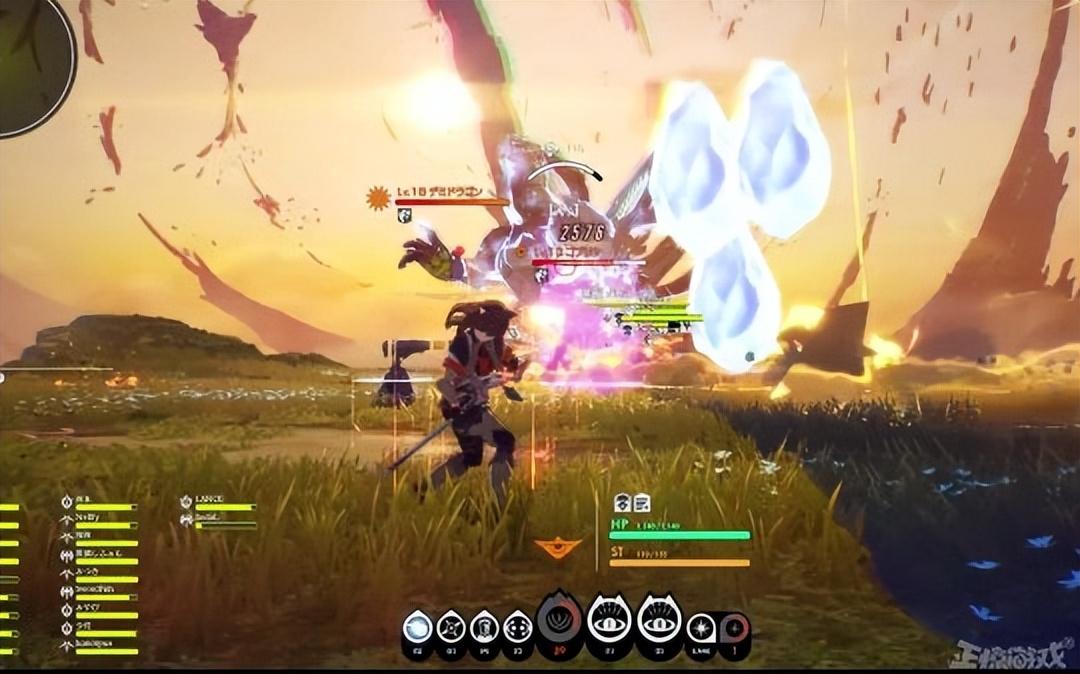The image size is (1080, 674).
Task: Trigger the armored helmet skill
Action: 484,628
